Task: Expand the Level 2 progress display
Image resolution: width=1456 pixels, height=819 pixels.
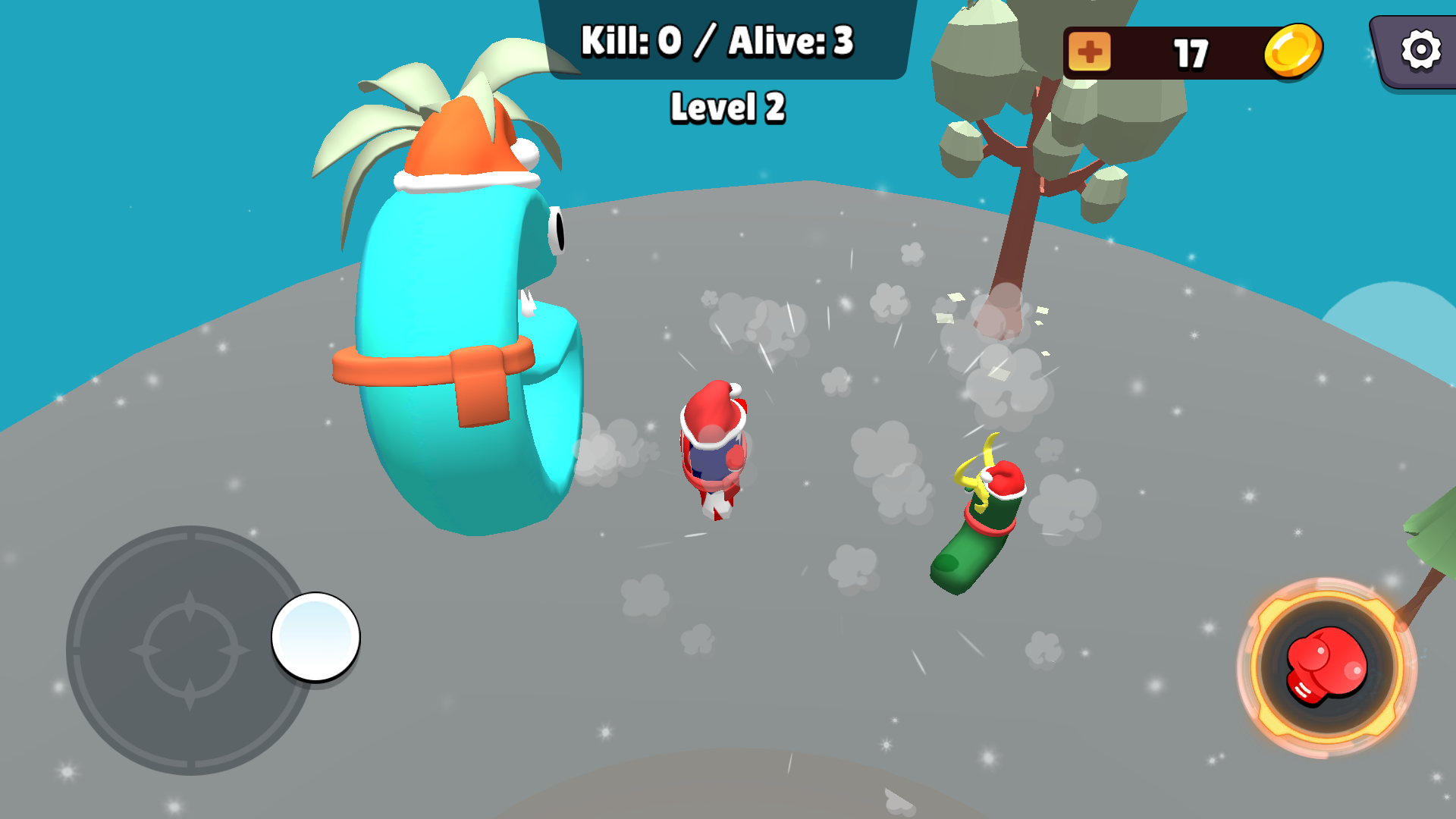Action: click(x=729, y=107)
